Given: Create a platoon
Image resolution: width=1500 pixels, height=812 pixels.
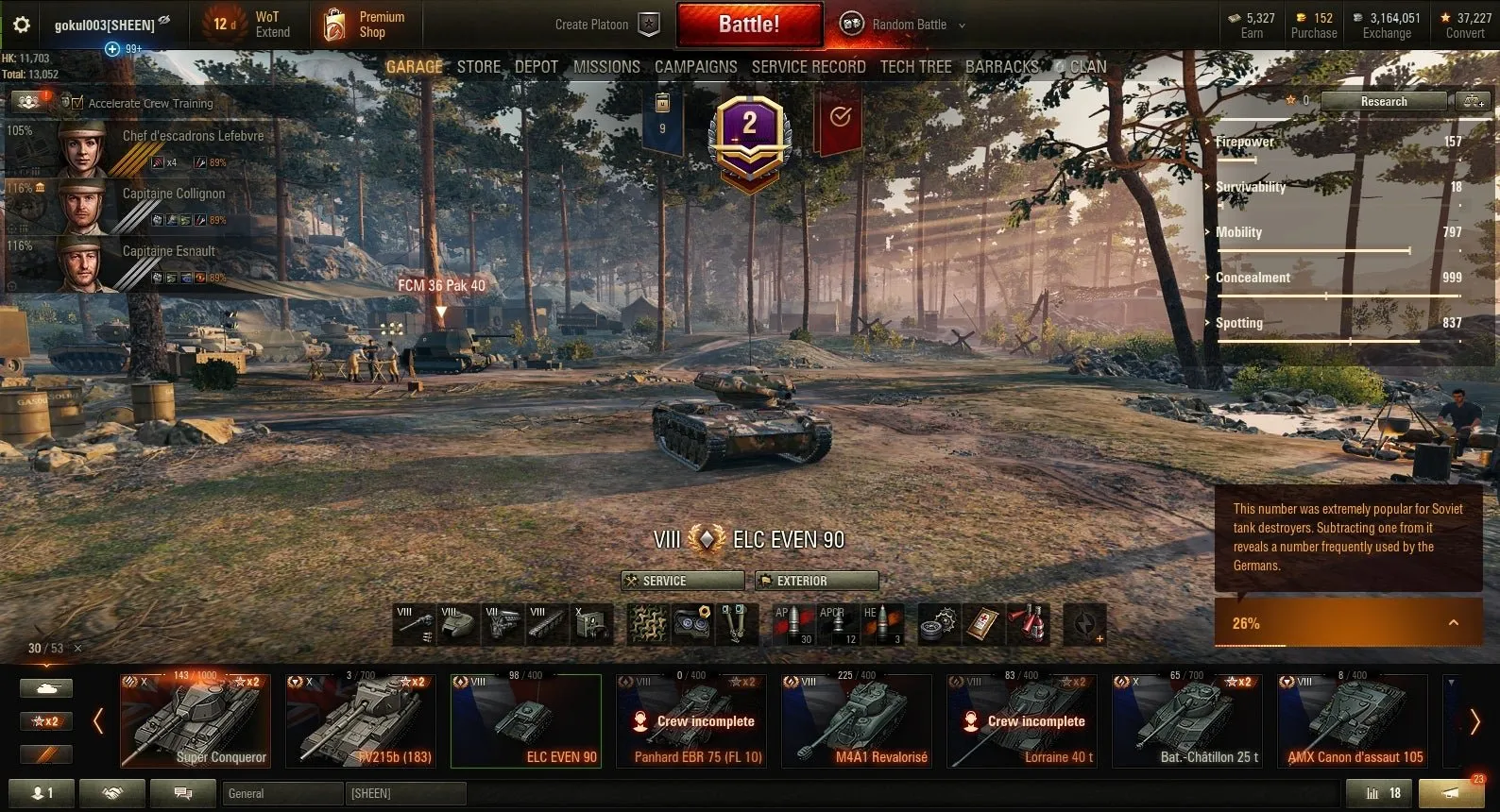Looking at the screenshot, I should point(605,25).
